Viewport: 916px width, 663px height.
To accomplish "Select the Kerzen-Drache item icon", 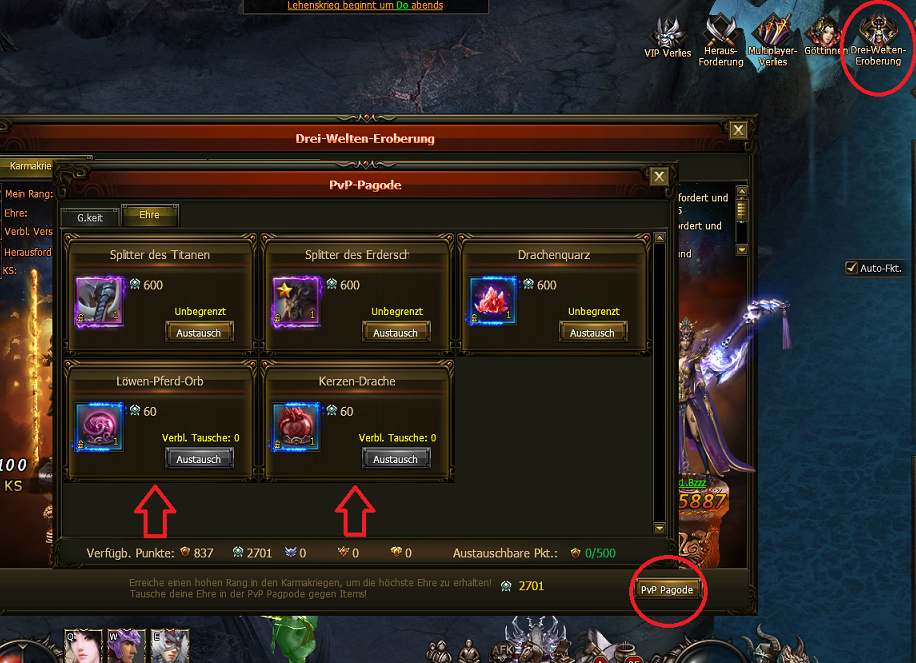I will click(296, 428).
